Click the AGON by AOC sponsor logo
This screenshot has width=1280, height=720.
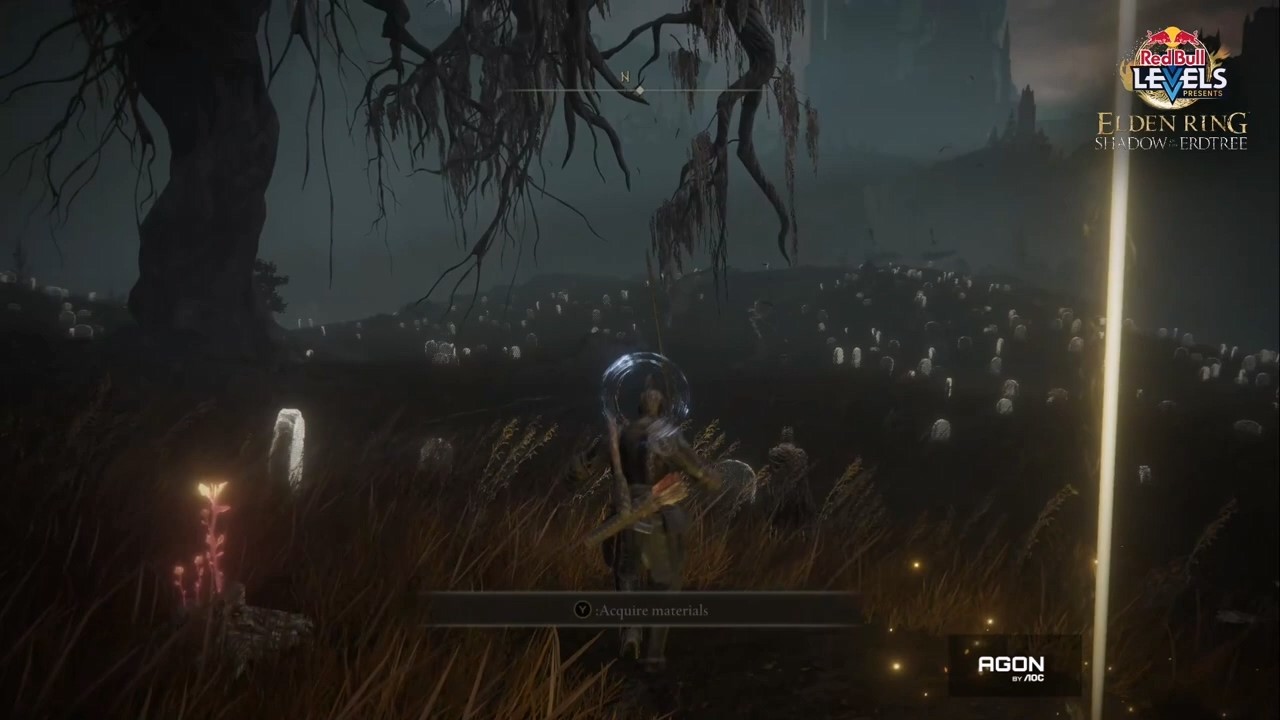(x=1011, y=666)
